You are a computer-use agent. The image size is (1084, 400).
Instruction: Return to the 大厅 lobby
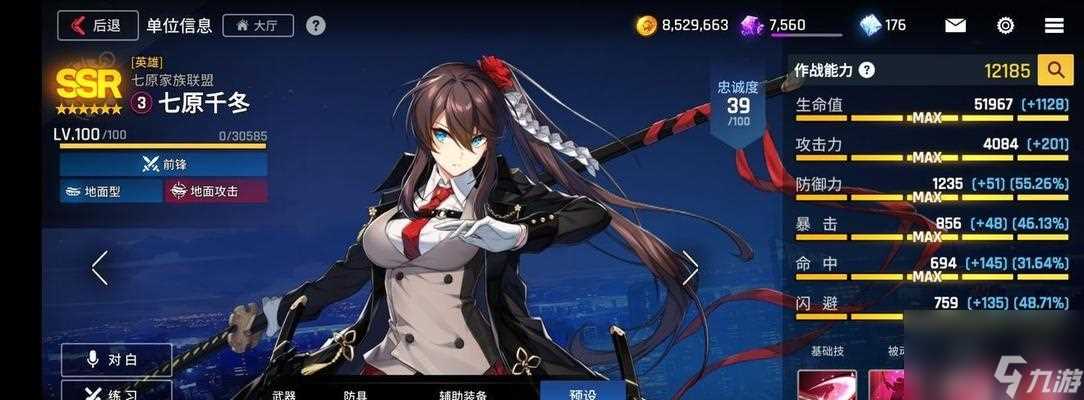point(258,25)
